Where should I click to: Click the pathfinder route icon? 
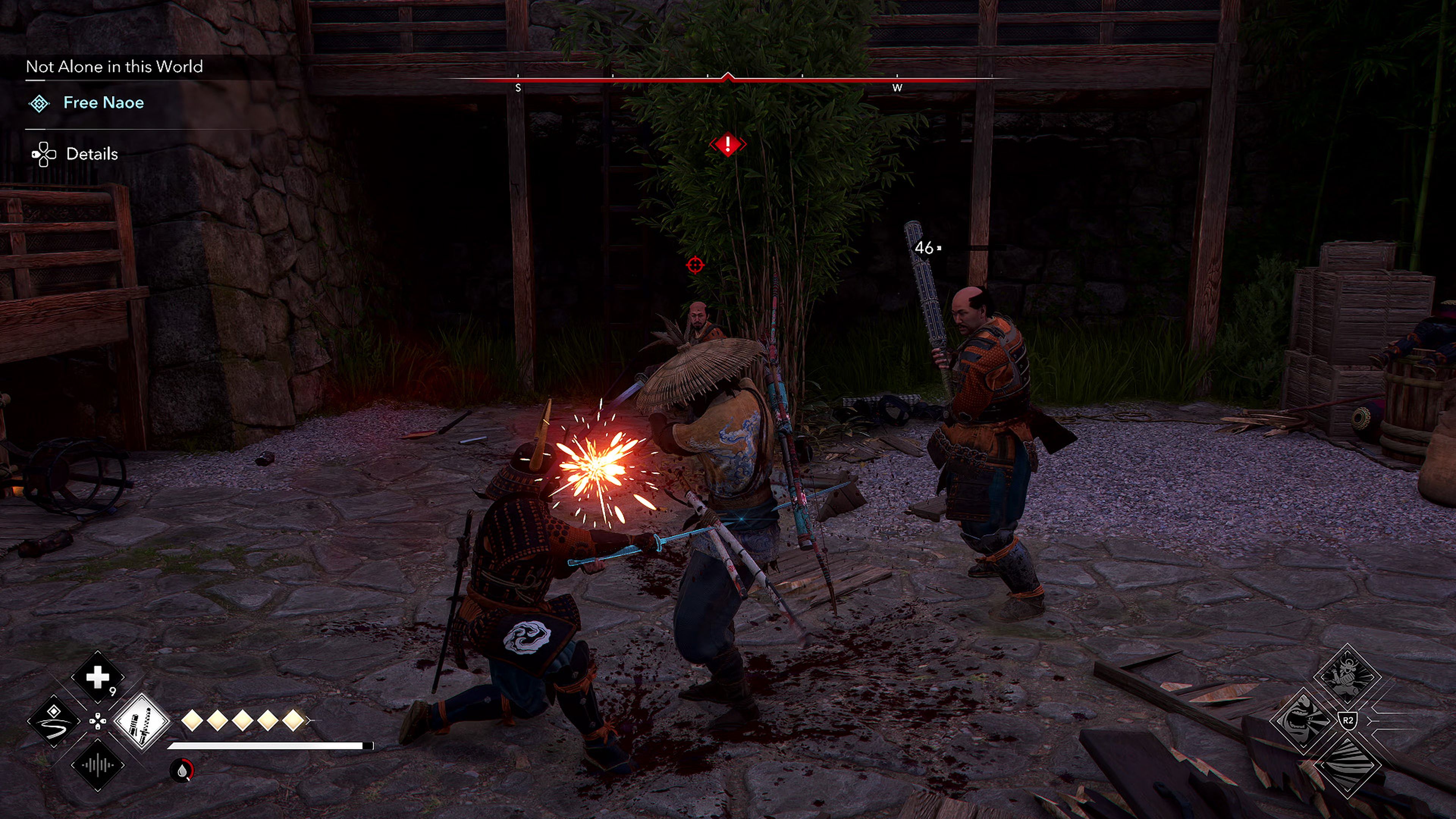[x=54, y=722]
